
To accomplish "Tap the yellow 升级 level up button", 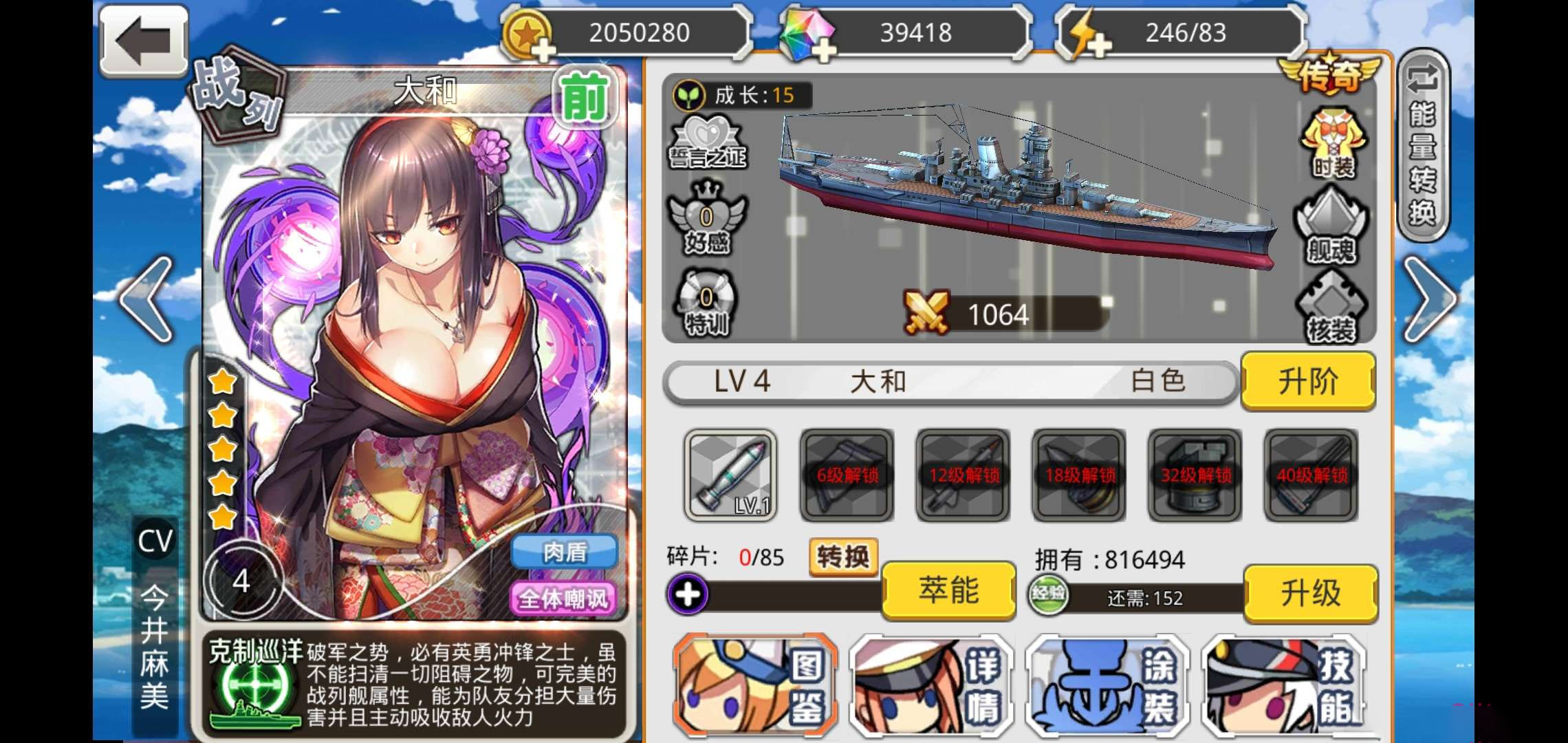I will pos(1310,593).
